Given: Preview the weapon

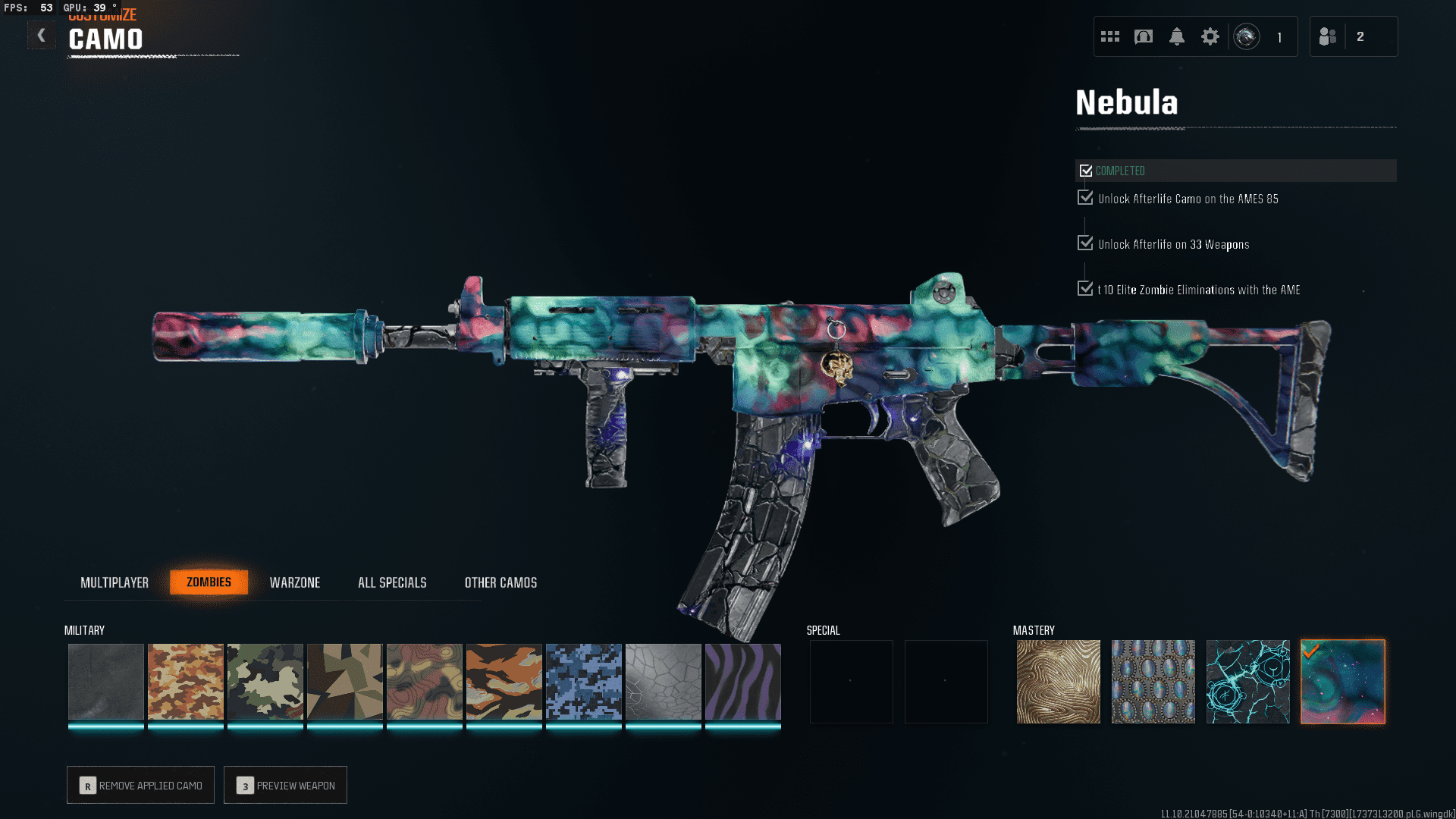Looking at the screenshot, I should (286, 785).
